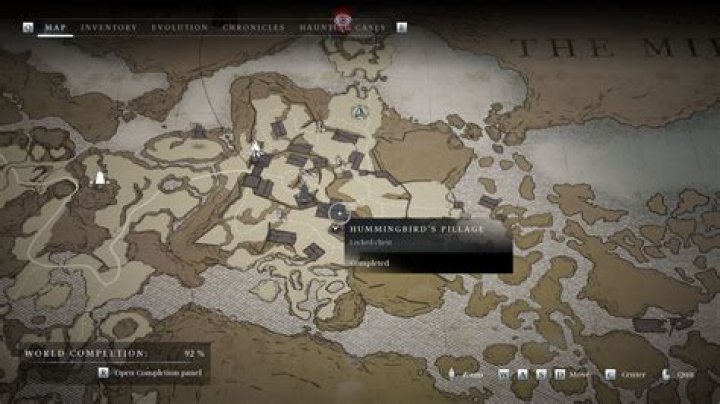Go to the Chronicles tab
Screen dimensions: 720x404
pyautogui.click(x=254, y=28)
